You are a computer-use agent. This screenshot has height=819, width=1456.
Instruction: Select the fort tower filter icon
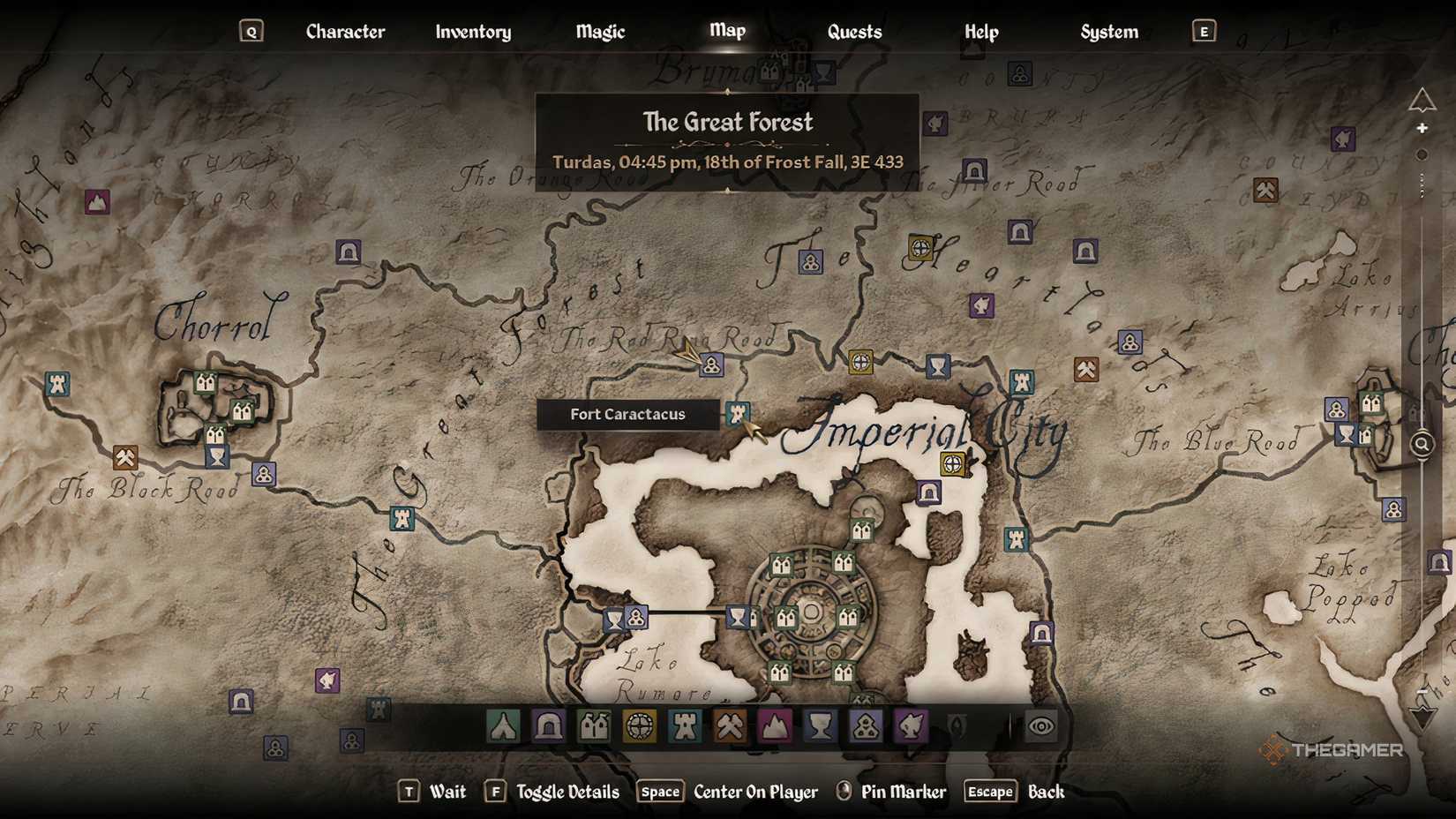point(685,727)
